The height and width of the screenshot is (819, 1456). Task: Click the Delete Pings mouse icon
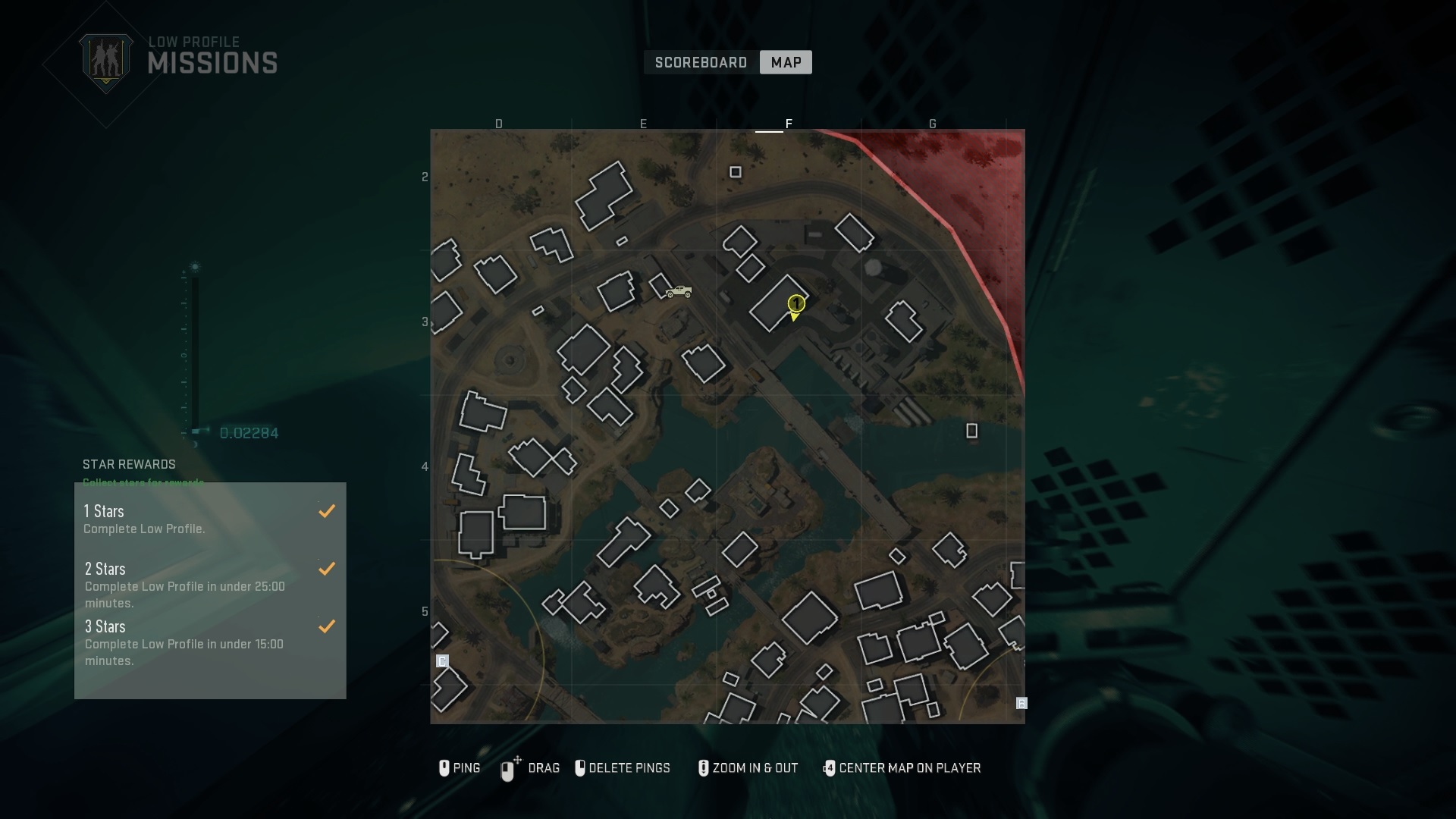[x=581, y=768]
